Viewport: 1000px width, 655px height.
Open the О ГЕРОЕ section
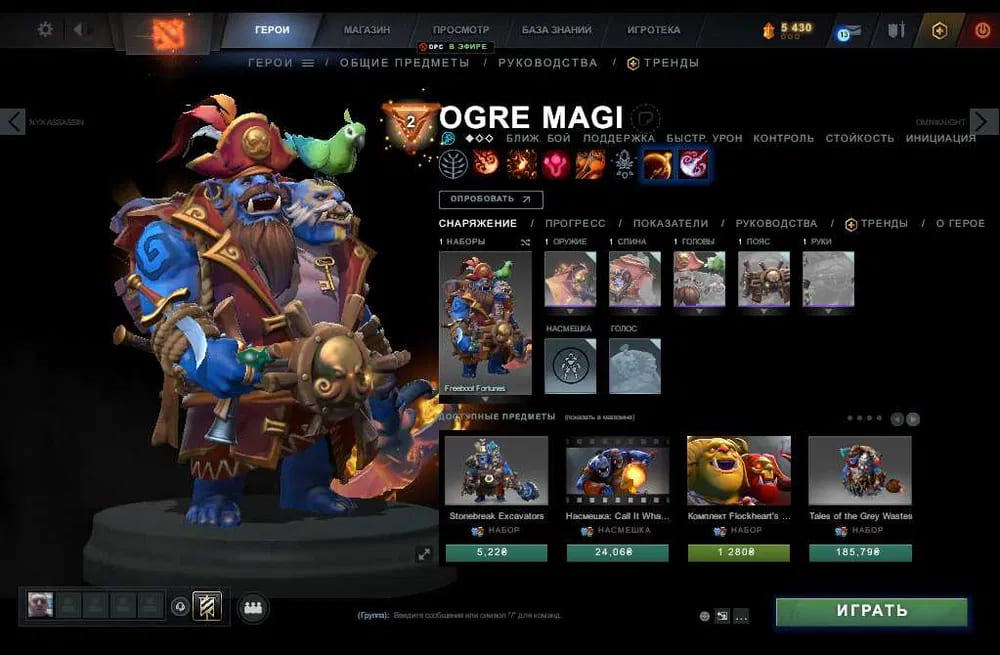[960, 224]
